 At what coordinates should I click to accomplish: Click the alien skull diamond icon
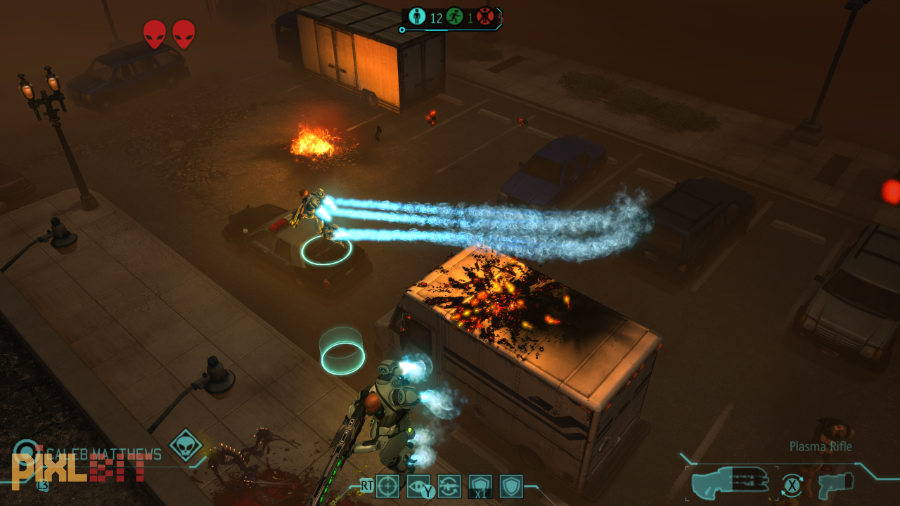pyautogui.click(x=184, y=445)
